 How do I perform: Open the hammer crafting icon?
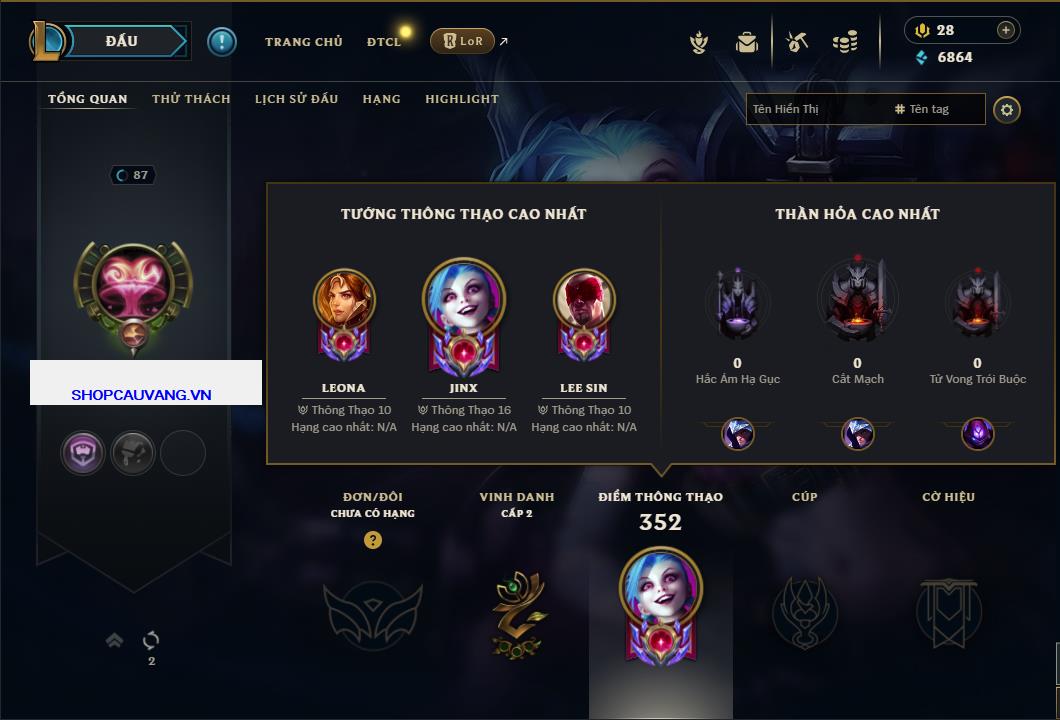pyautogui.click(x=797, y=42)
